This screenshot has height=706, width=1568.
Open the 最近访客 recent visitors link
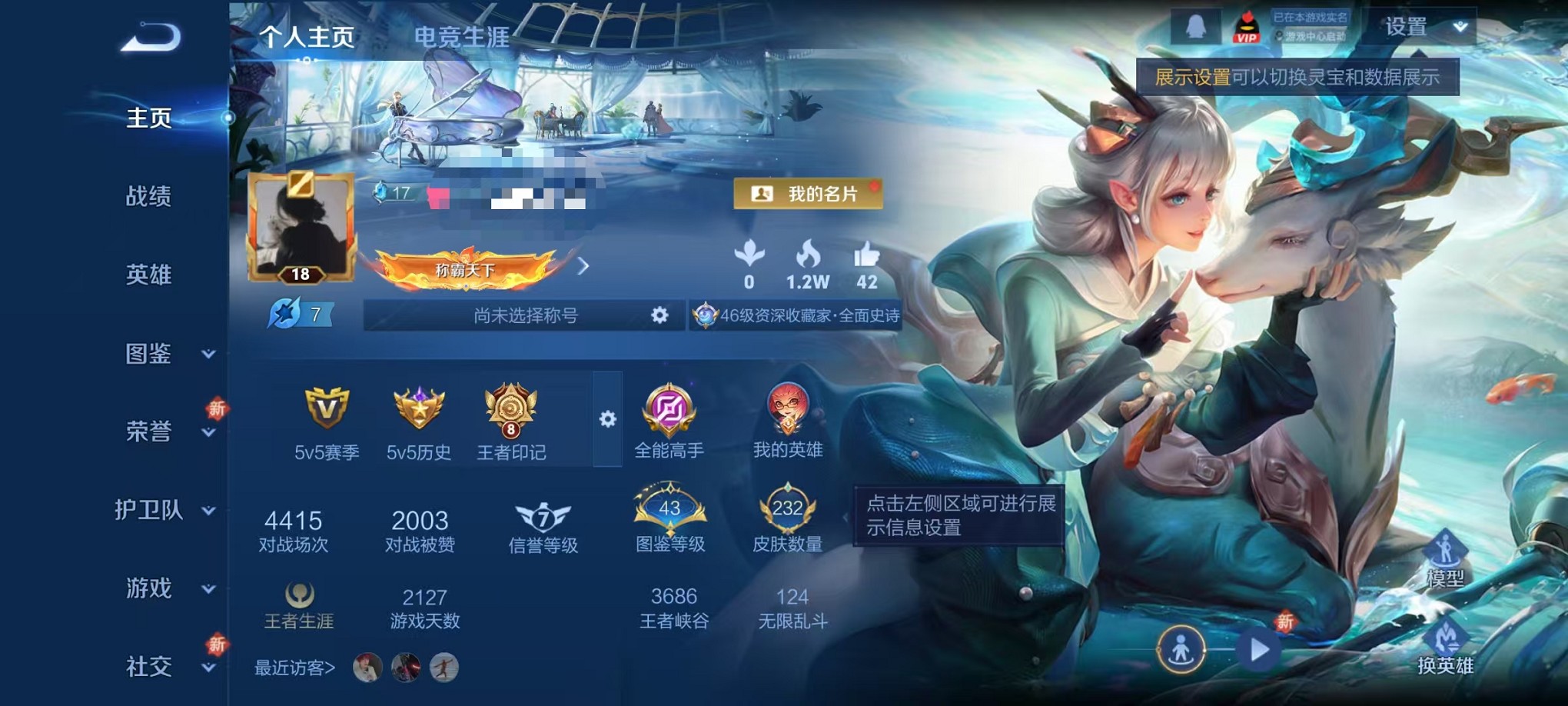293,669
